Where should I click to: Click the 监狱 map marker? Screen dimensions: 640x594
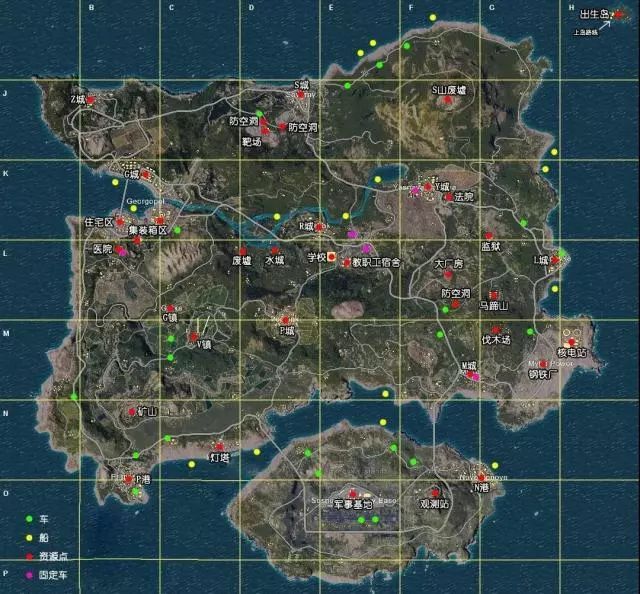490,236
